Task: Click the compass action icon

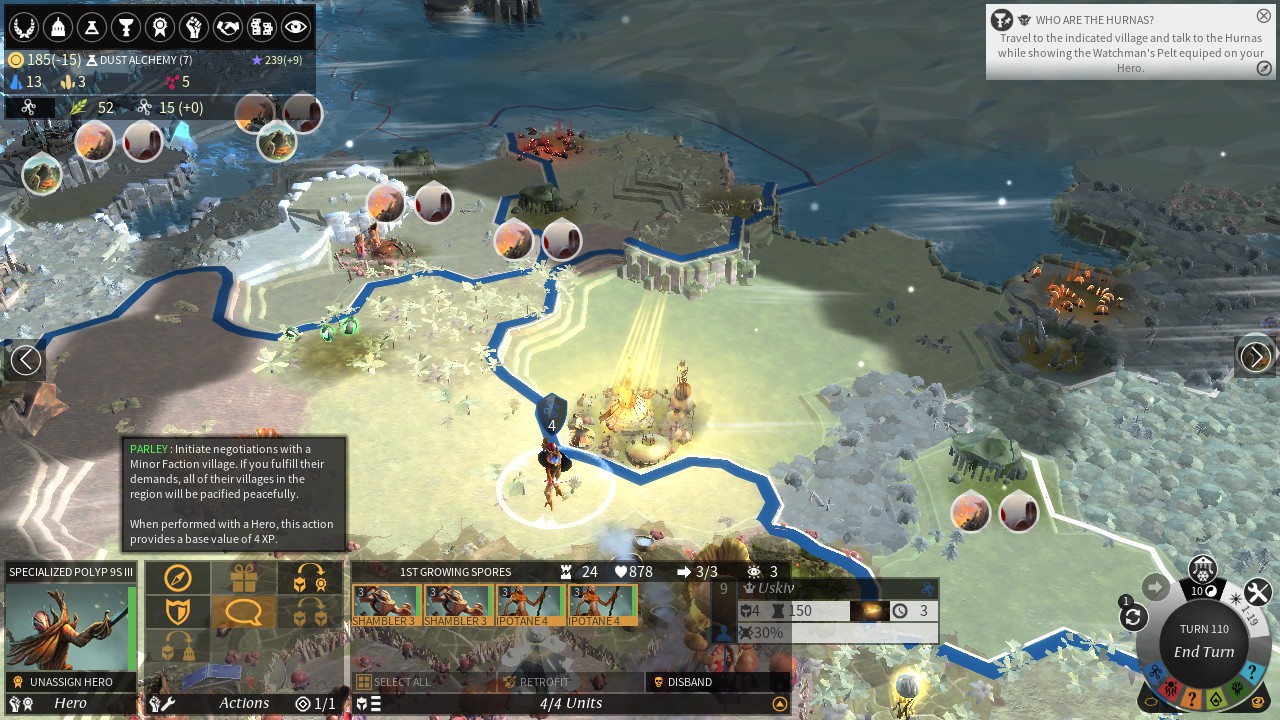Action: click(x=178, y=578)
